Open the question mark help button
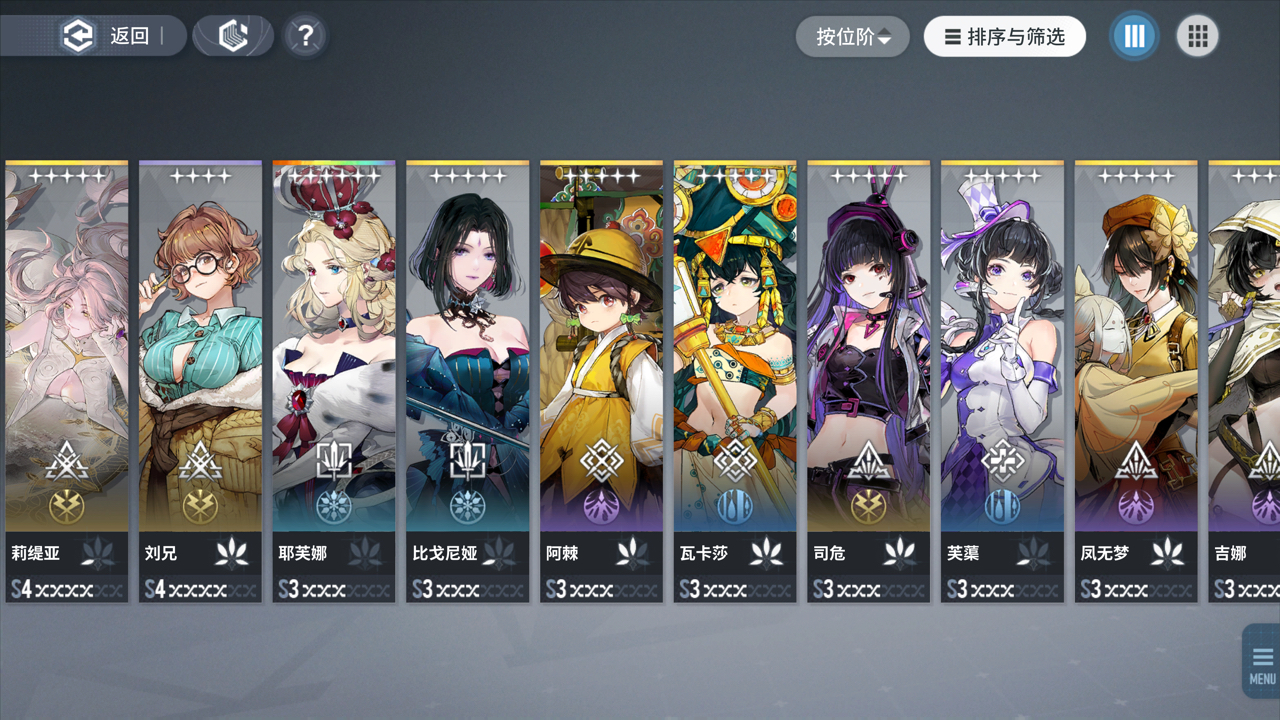 (x=305, y=36)
